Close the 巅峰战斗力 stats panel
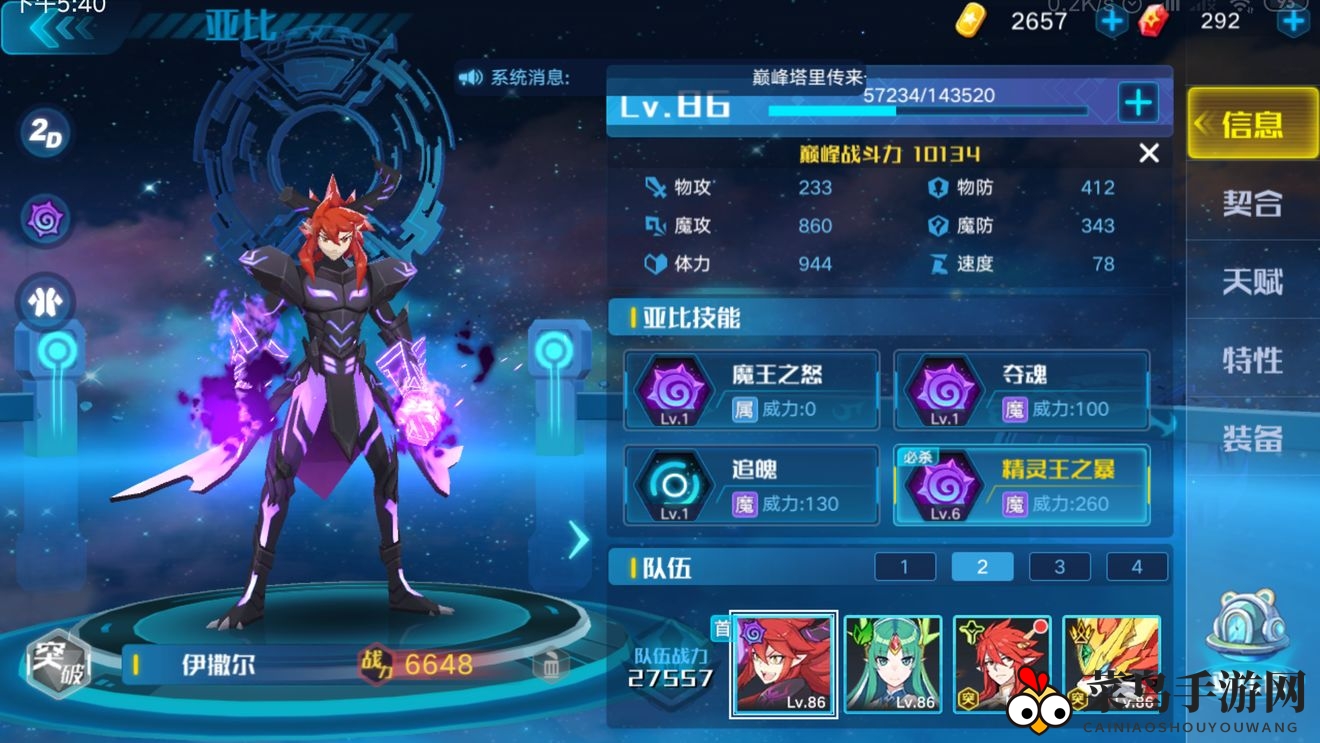 click(1148, 154)
